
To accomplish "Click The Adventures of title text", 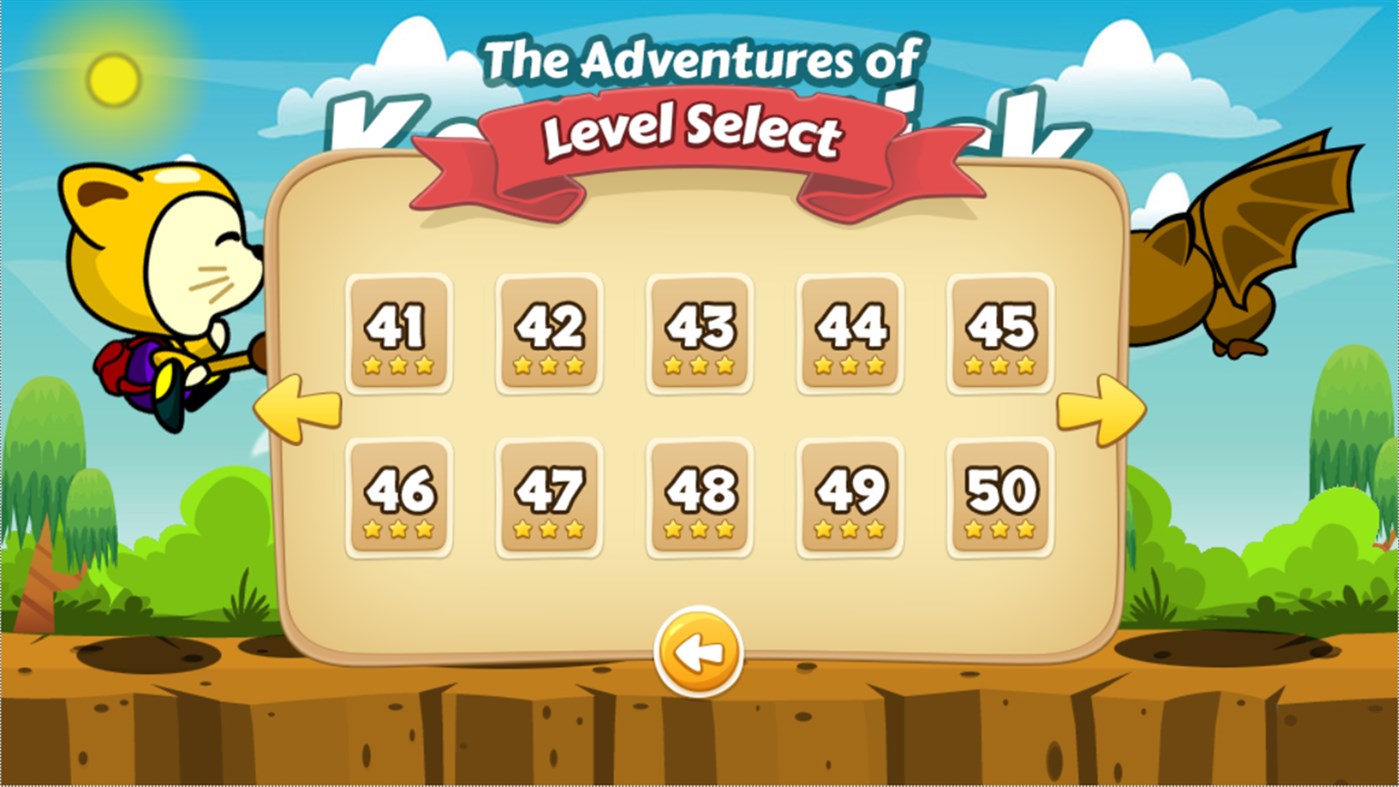I will [x=698, y=60].
